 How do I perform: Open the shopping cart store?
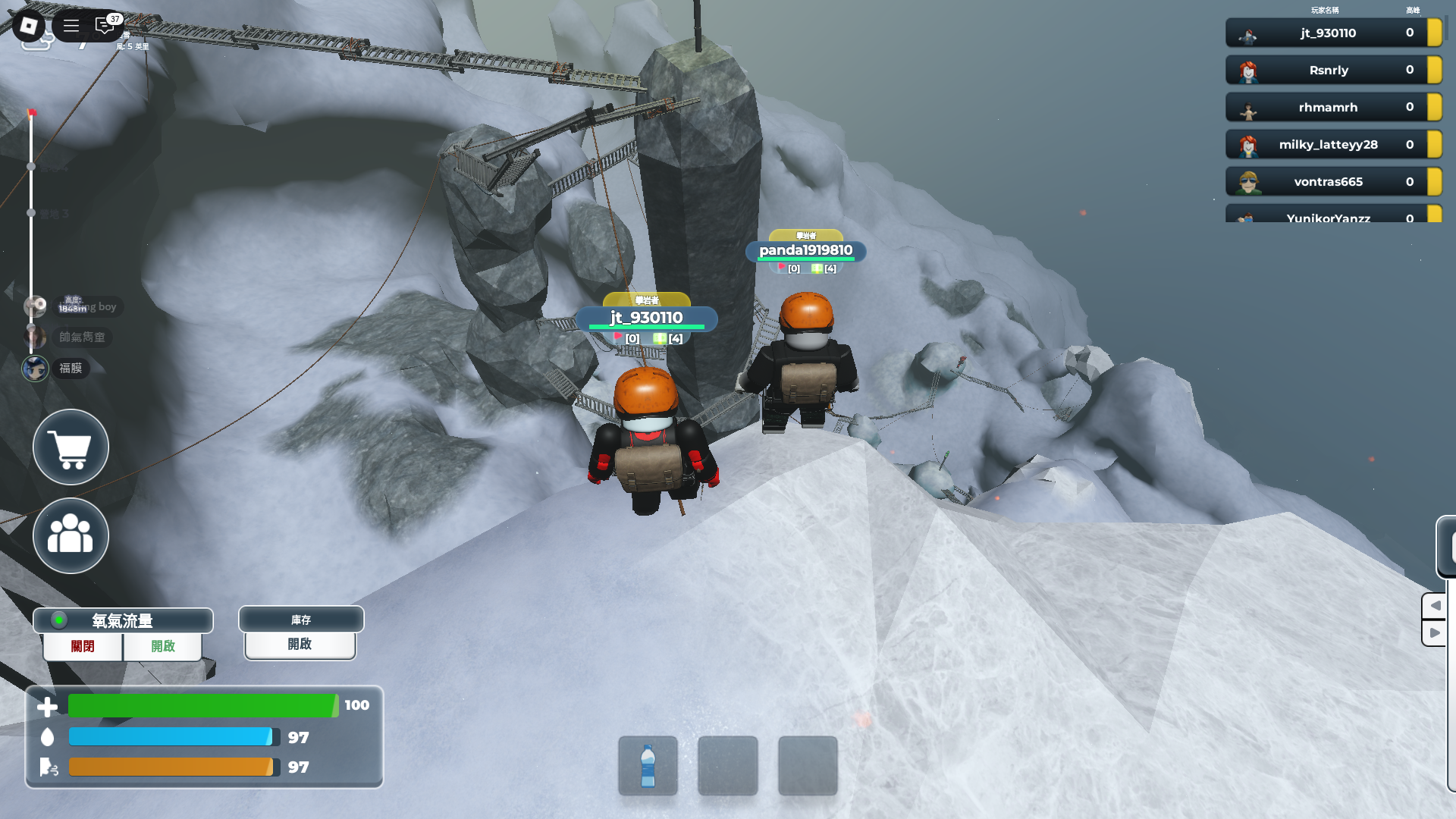tap(71, 447)
